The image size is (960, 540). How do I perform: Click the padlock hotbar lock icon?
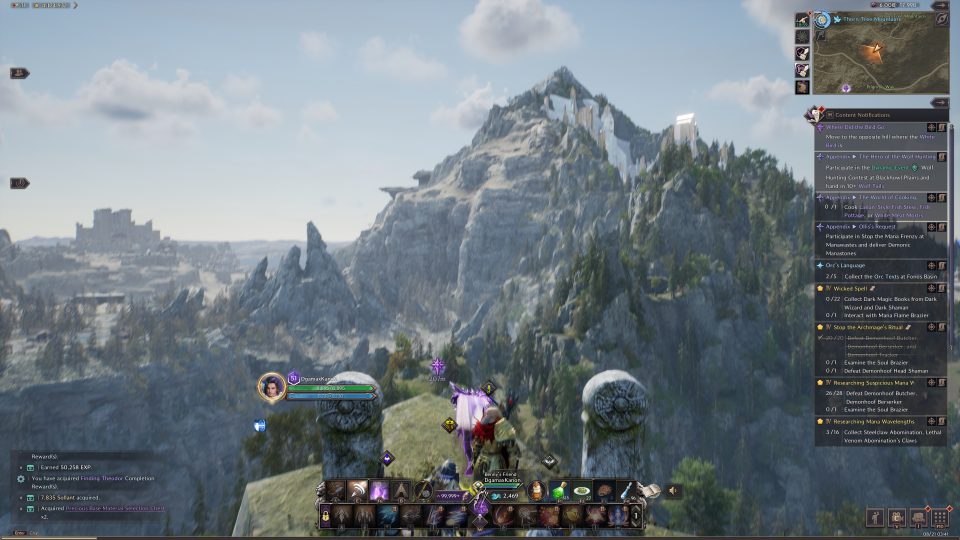coord(325,515)
